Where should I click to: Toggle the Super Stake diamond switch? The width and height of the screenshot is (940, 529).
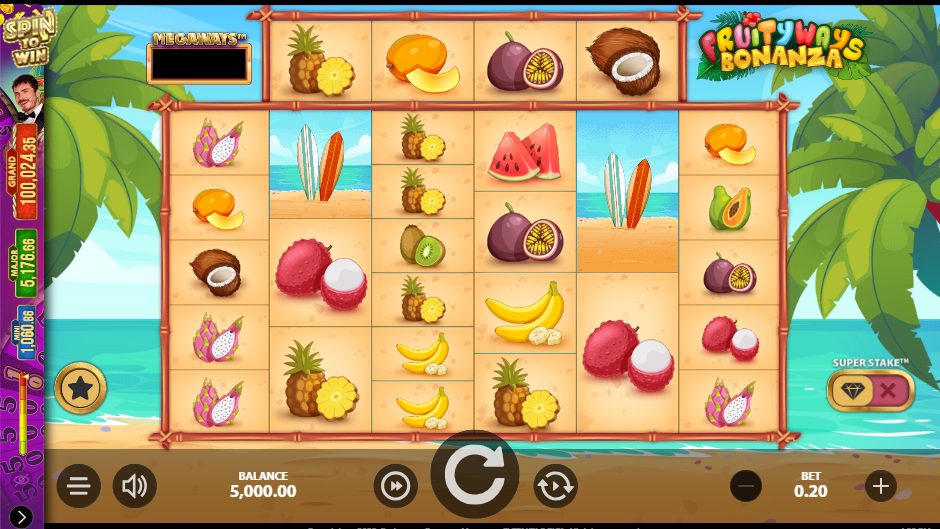870,391
